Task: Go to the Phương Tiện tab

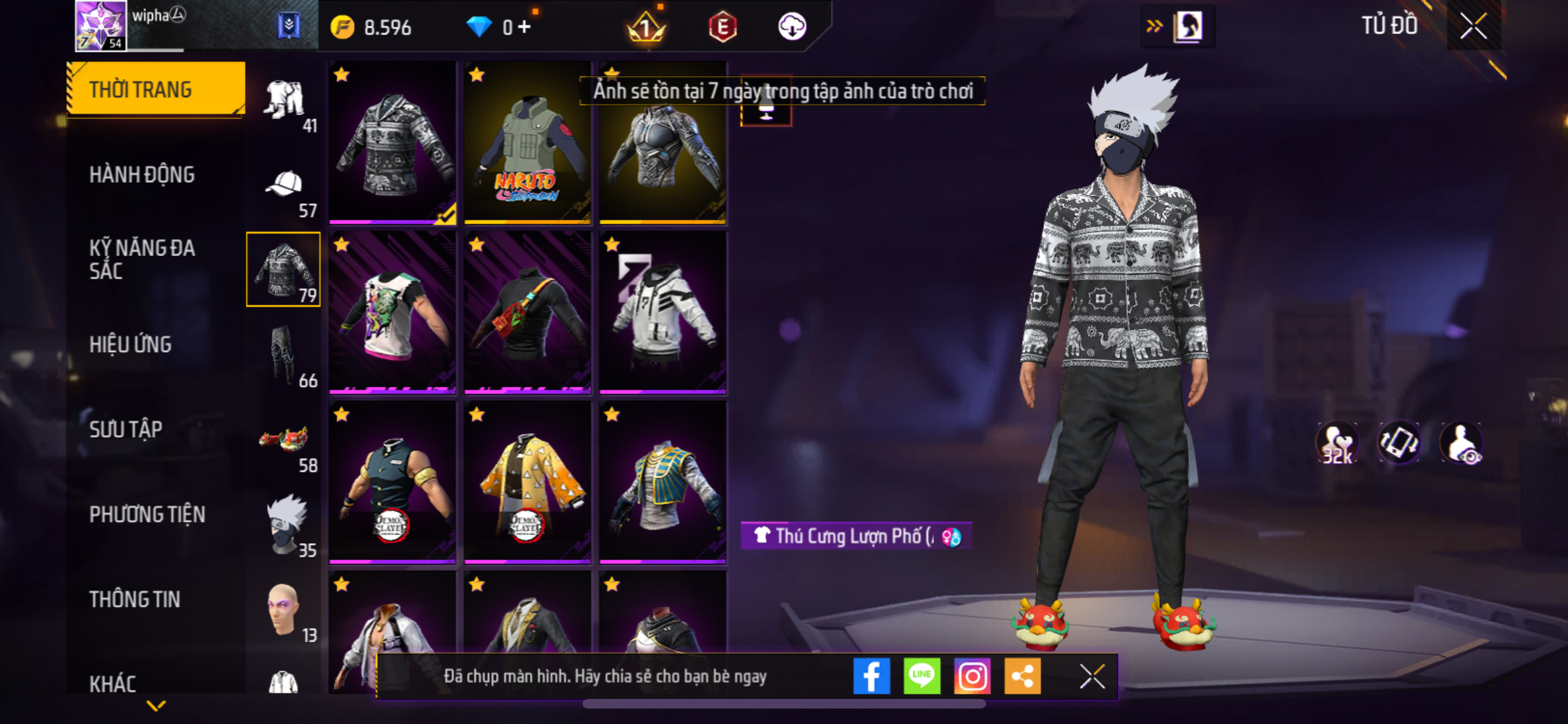Action: (x=147, y=514)
